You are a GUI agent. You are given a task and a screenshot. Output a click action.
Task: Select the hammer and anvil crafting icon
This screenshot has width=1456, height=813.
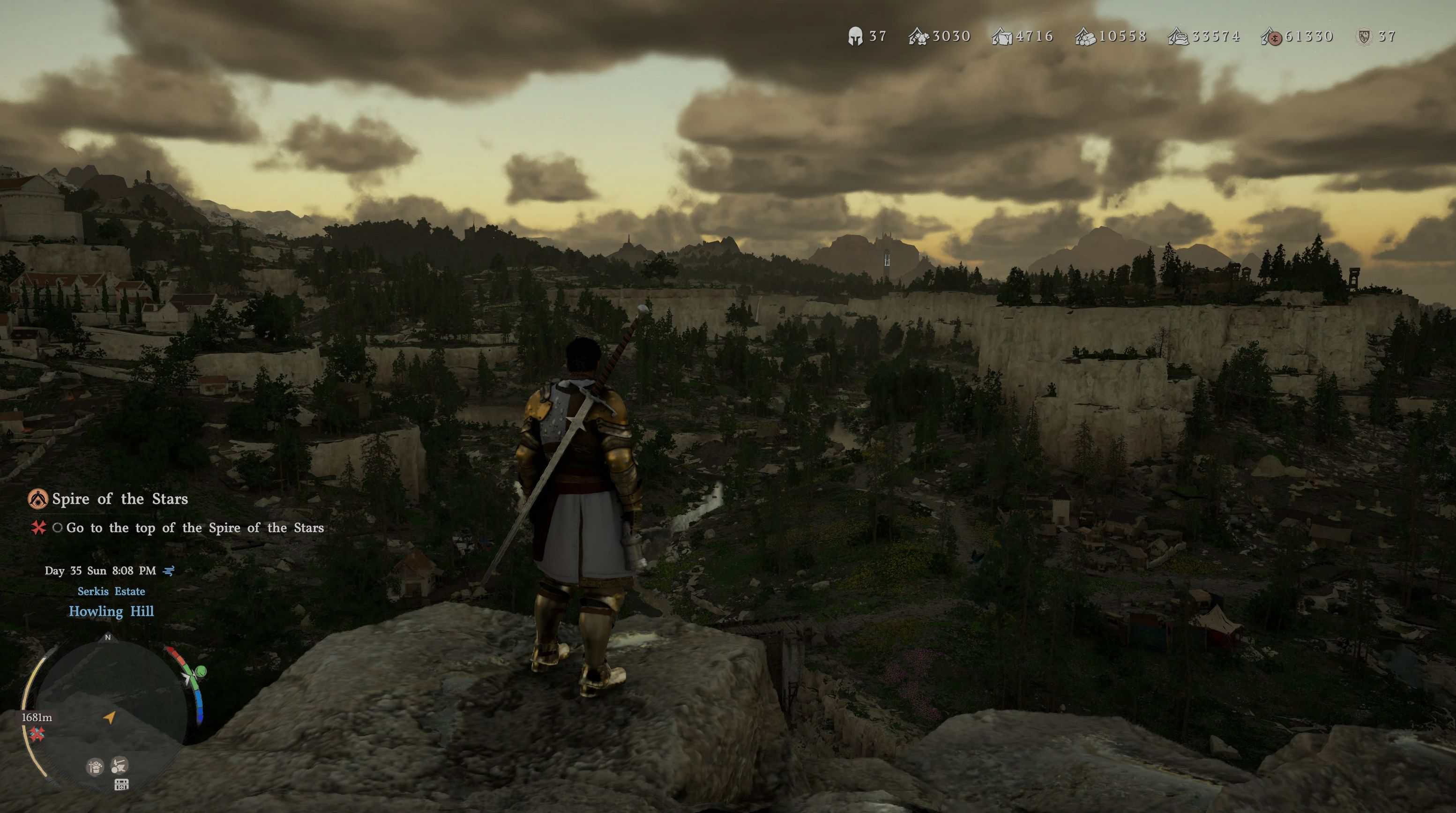[x=119, y=766]
